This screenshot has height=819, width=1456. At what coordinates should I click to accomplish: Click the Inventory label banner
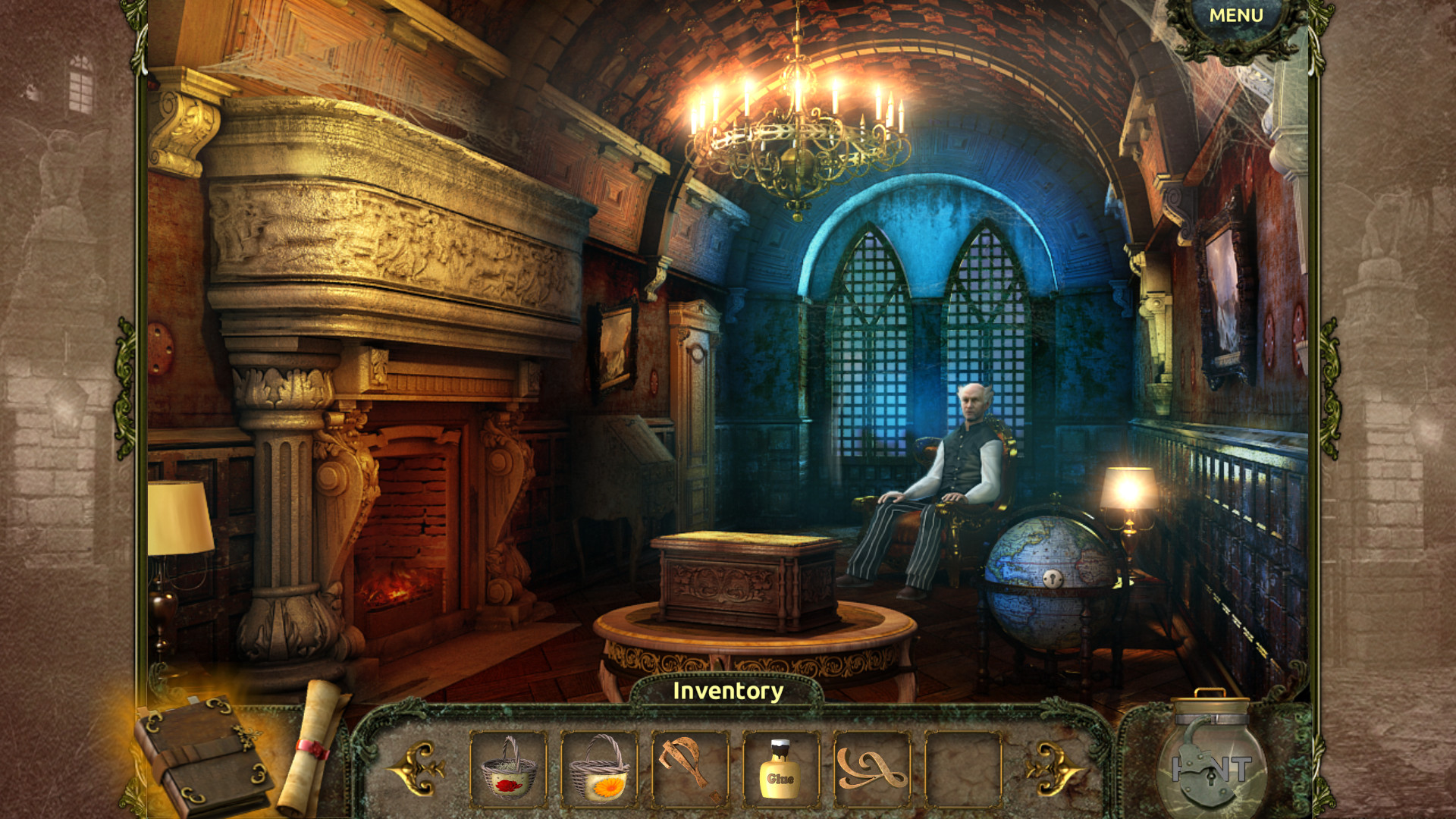pyautogui.click(x=728, y=692)
